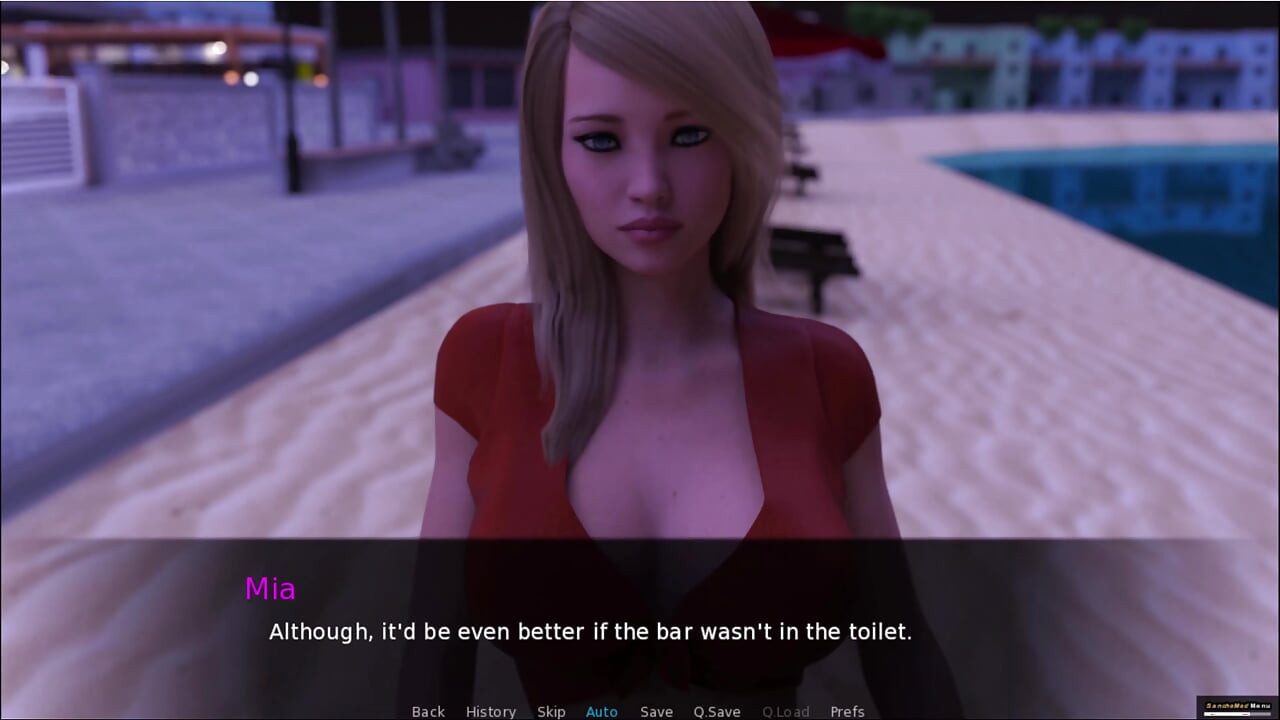Screen dimensions: 1280x720
Task: Open the Prefs settings screen
Action: point(845,711)
